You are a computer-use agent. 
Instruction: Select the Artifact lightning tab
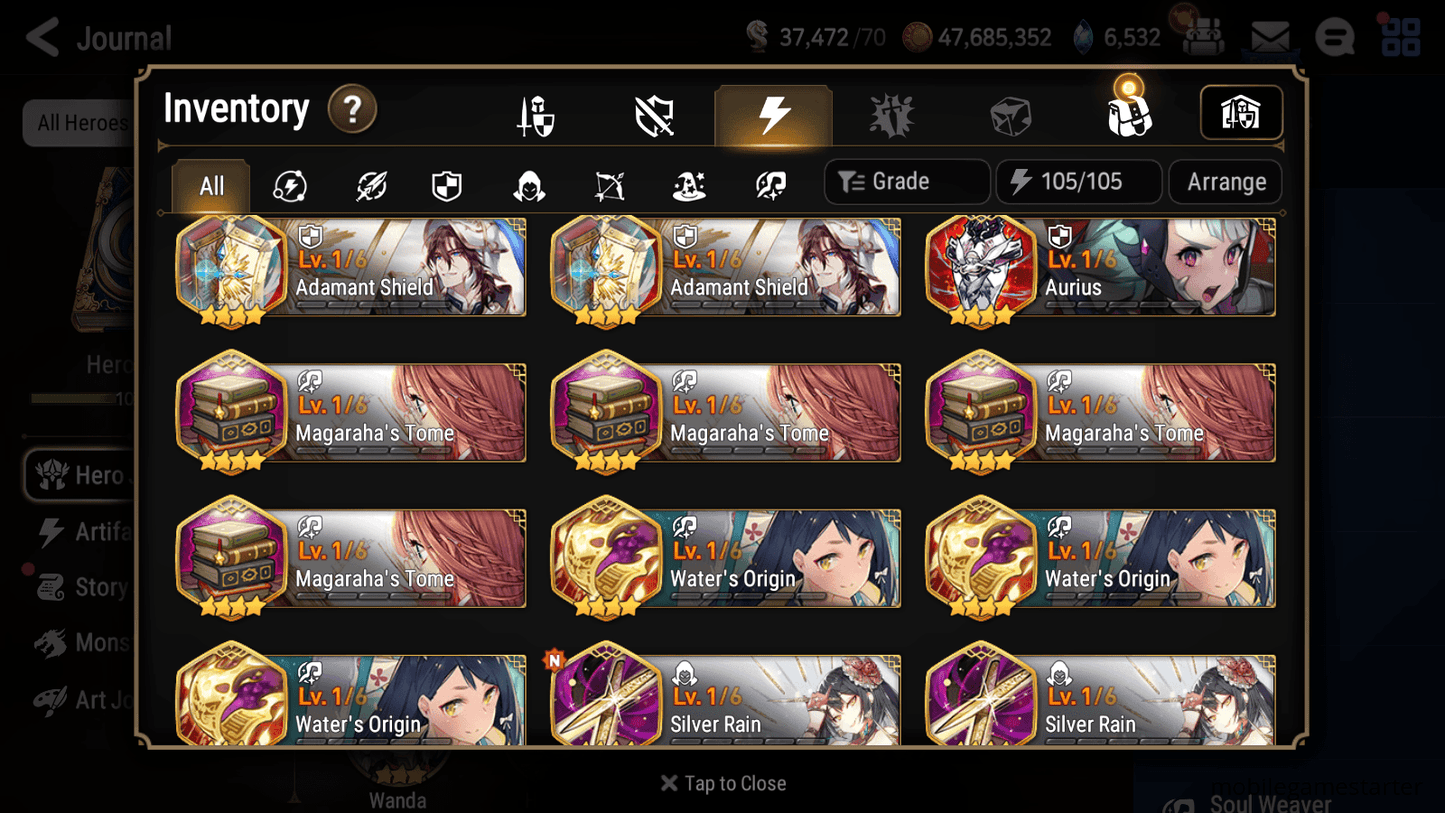tap(774, 113)
